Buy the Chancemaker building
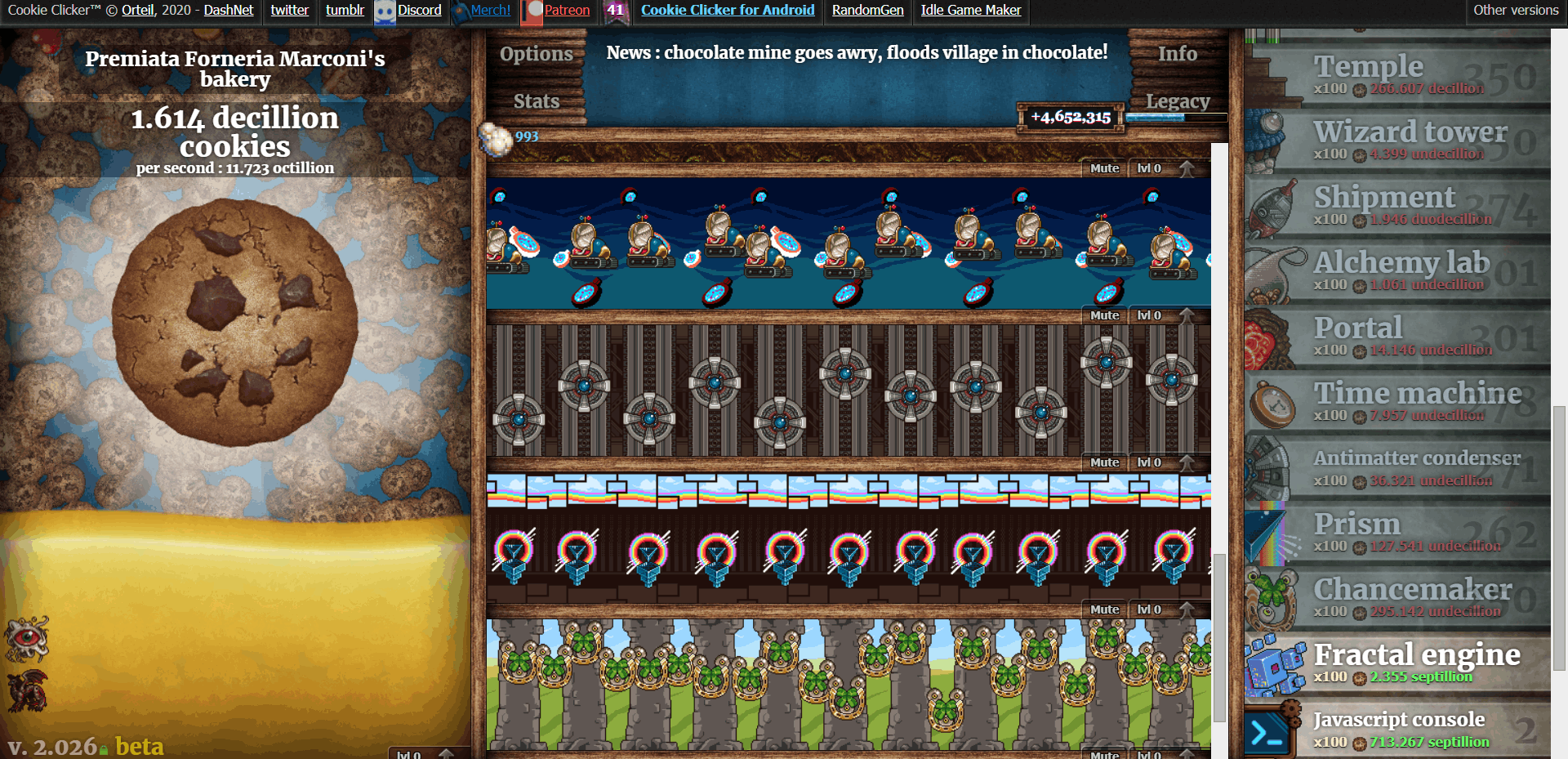Image resolution: width=1568 pixels, height=759 pixels. point(1396,598)
